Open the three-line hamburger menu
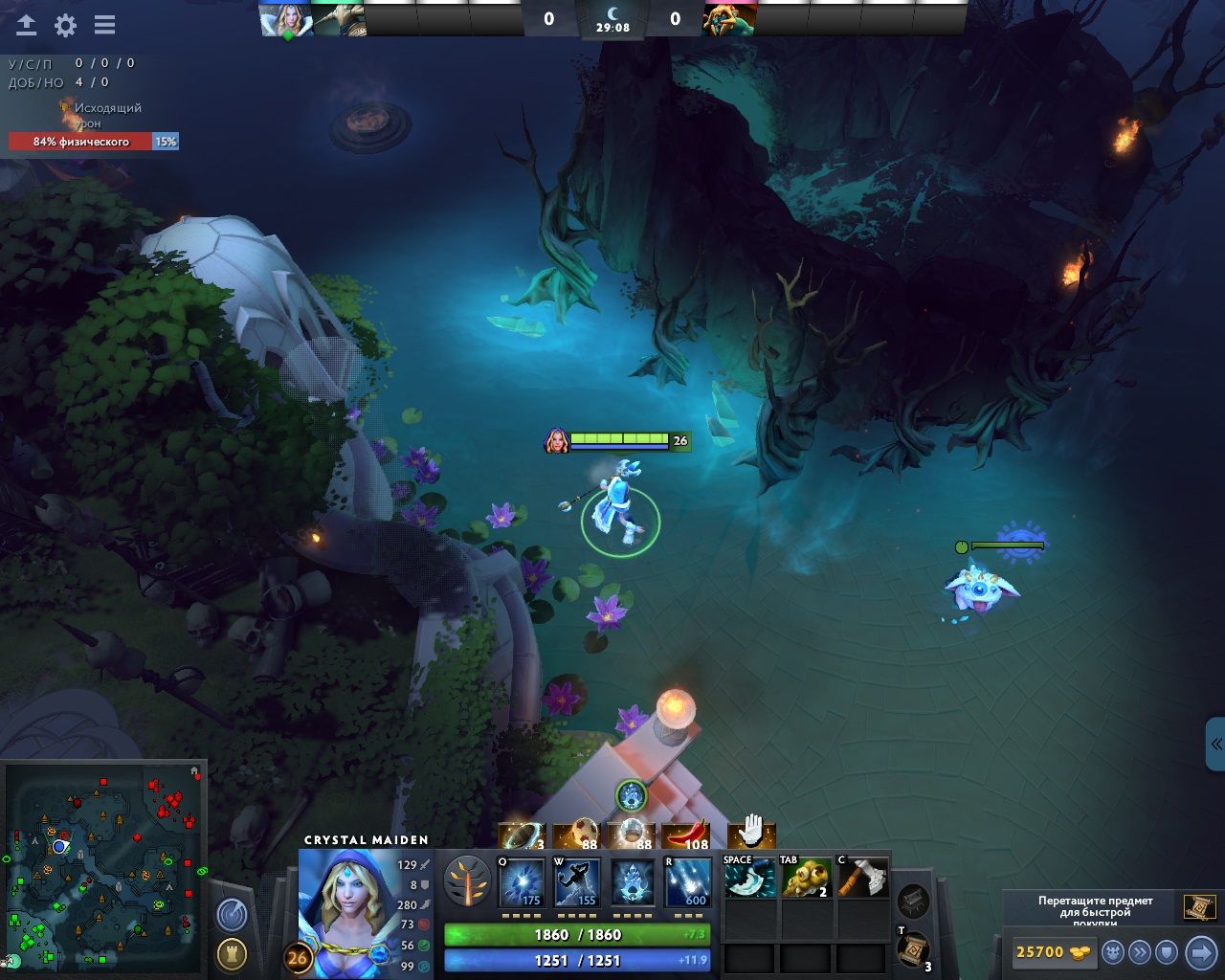Screen dimensions: 1225x980 click(x=104, y=26)
